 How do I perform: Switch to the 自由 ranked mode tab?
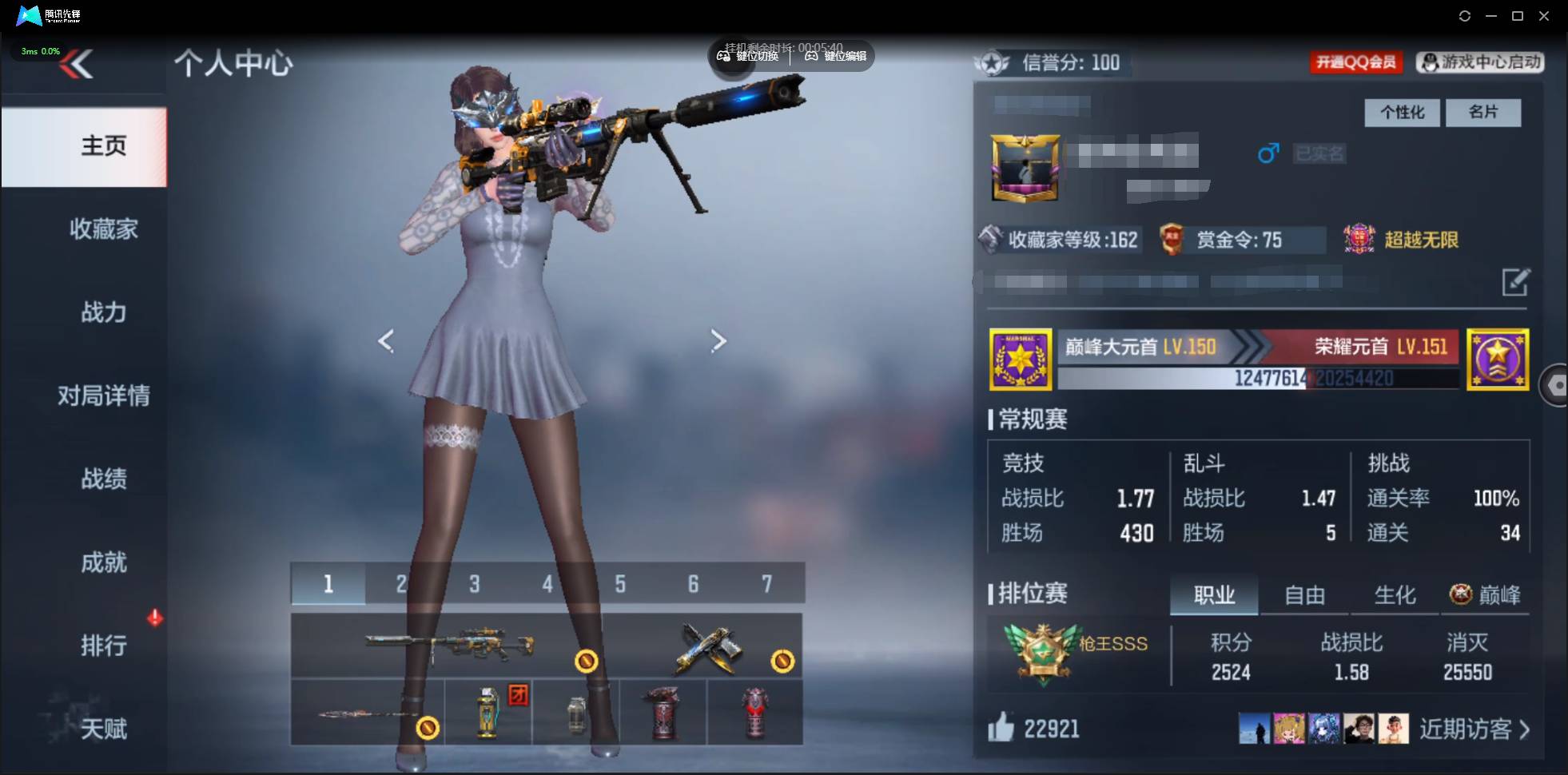[x=1304, y=594]
